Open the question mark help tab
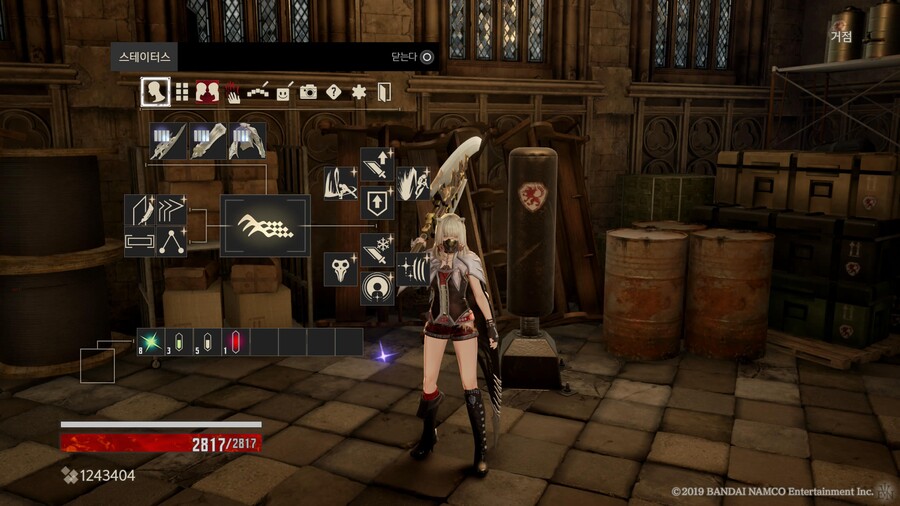Screen dimensions: 900x506 click(334, 92)
